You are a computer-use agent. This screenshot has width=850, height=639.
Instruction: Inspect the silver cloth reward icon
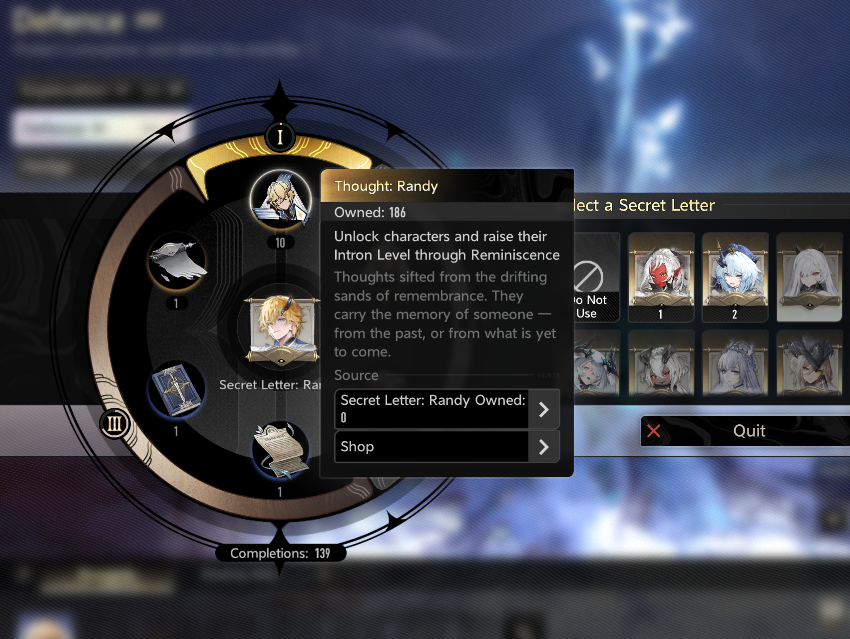pos(177,262)
